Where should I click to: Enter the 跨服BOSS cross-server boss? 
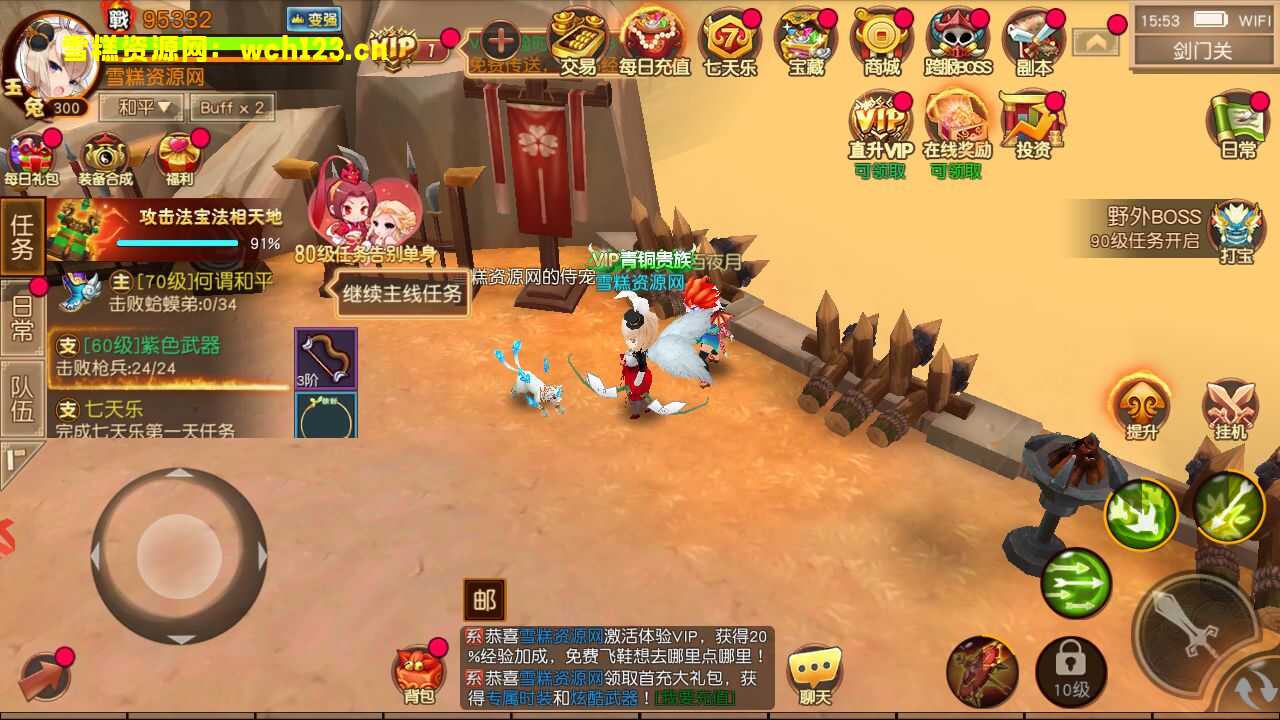pyautogui.click(x=957, y=42)
